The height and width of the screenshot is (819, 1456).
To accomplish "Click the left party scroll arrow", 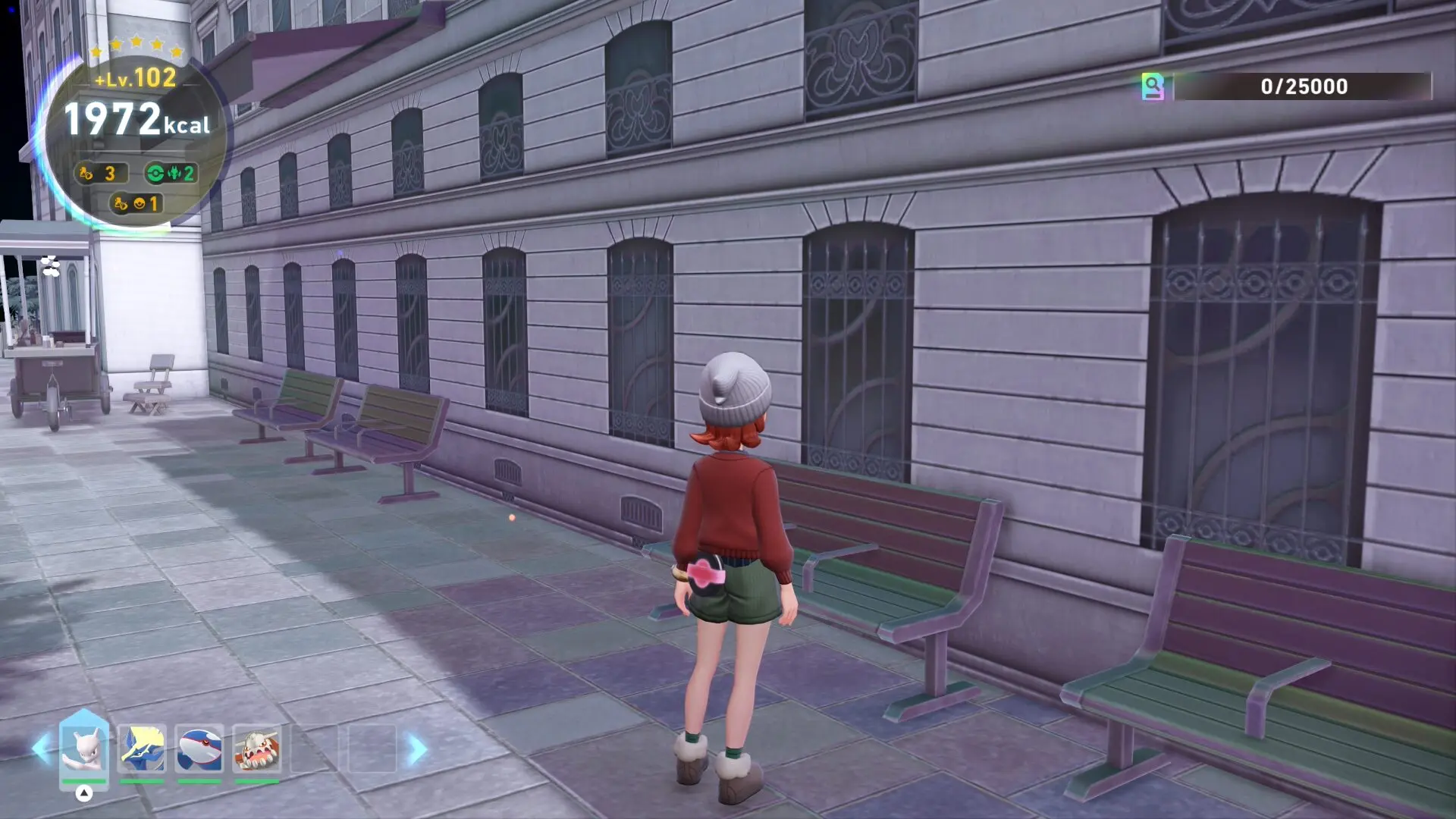I will pyautogui.click(x=41, y=749).
